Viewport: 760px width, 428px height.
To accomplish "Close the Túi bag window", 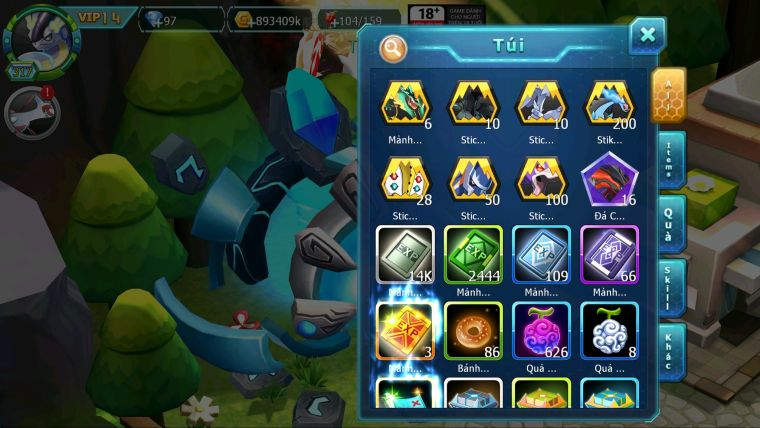I will click(x=647, y=36).
